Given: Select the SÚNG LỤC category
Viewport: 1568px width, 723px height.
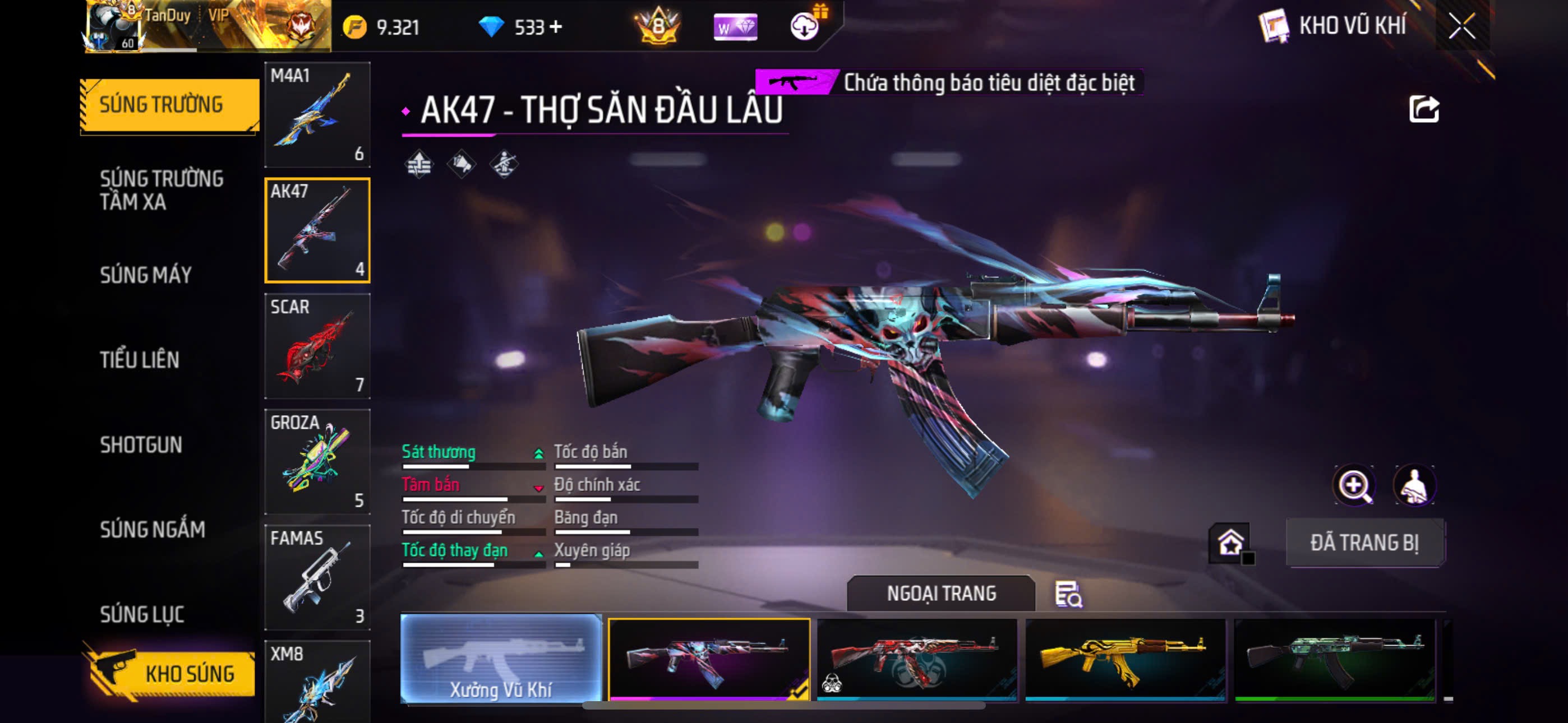Looking at the screenshot, I should pyautogui.click(x=142, y=615).
